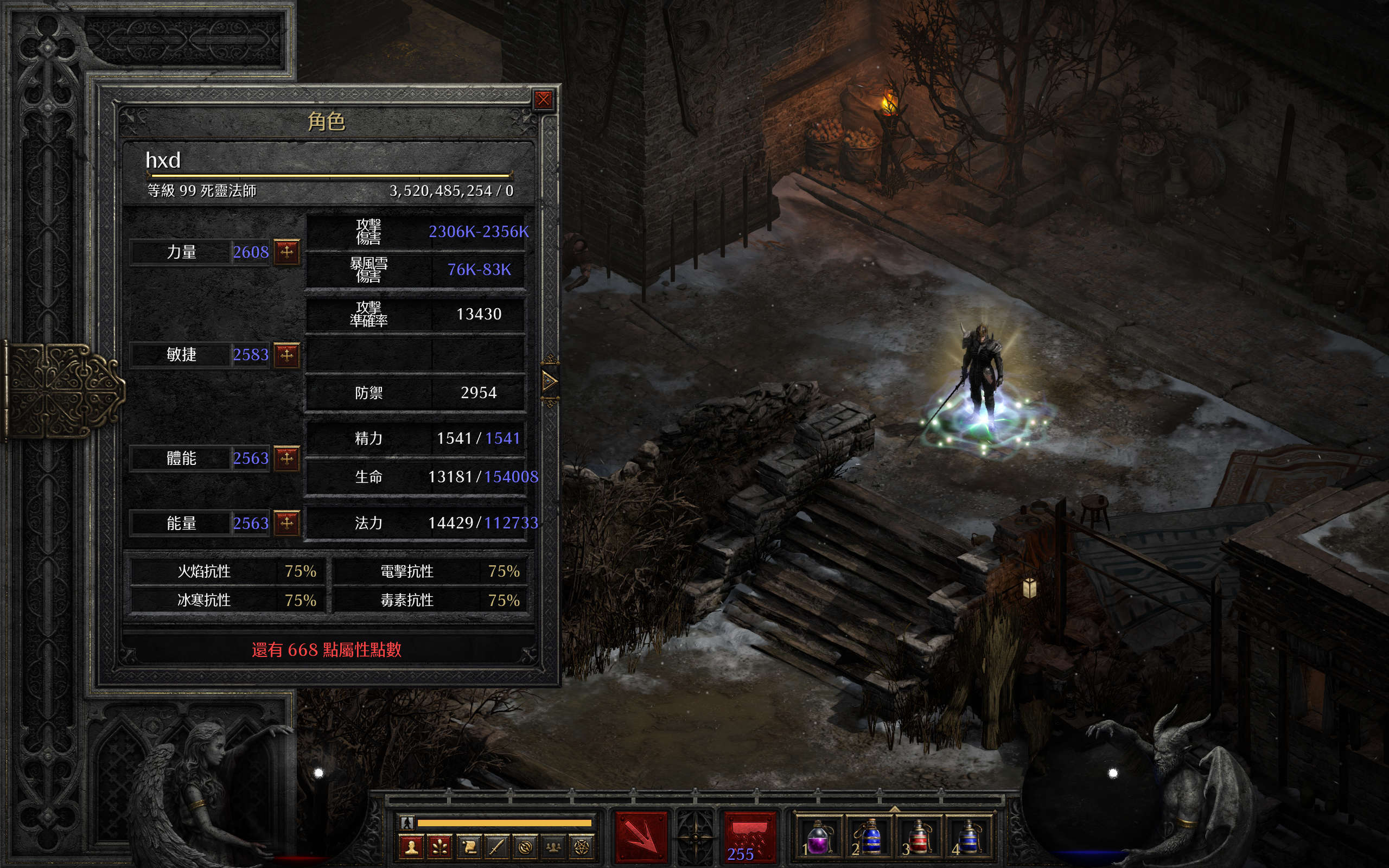Select the red arrow left-click skill
The image size is (1389, 868).
641,837
